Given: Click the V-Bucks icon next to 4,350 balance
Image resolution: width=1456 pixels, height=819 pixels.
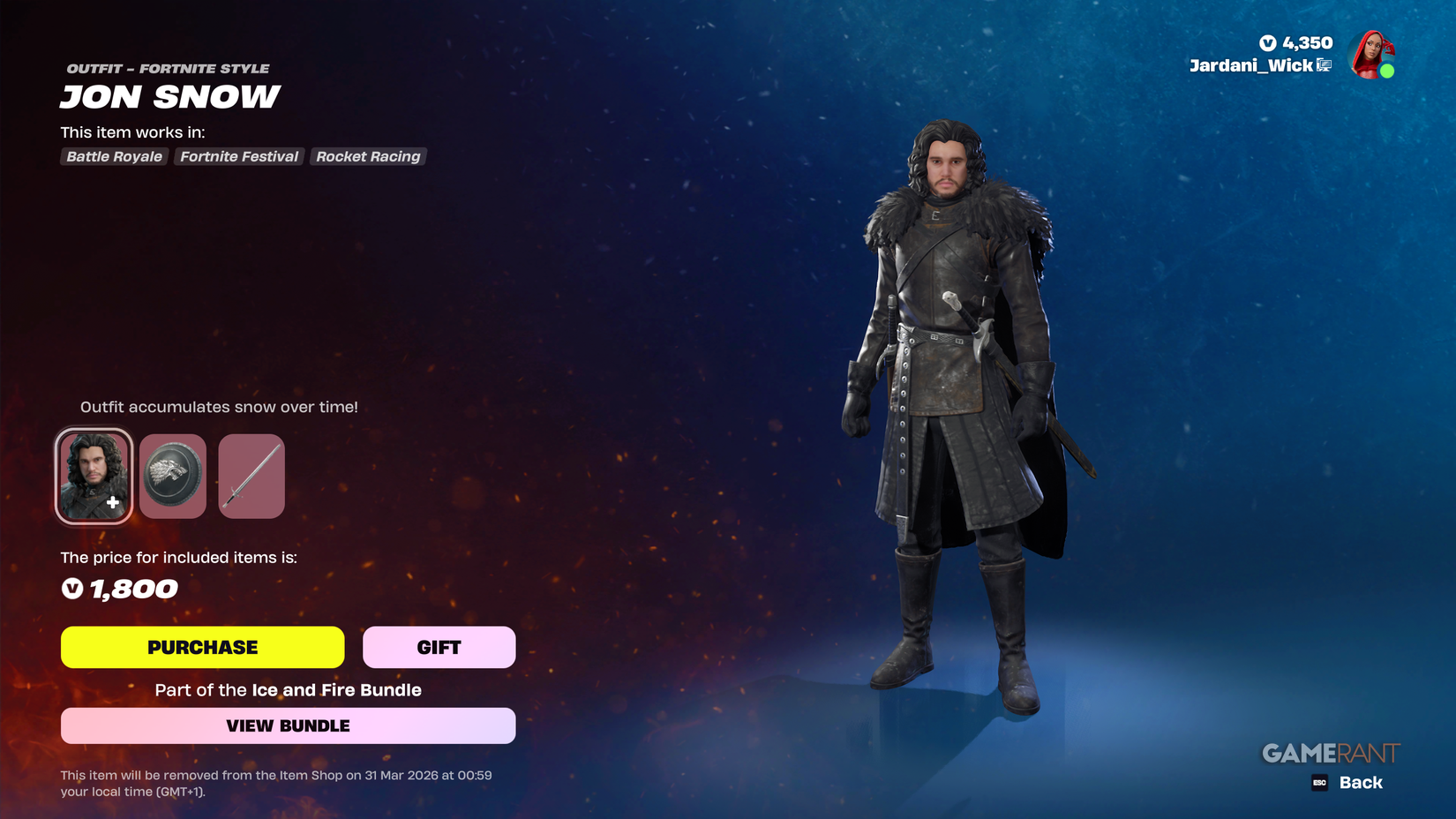Looking at the screenshot, I should [x=1268, y=42].
